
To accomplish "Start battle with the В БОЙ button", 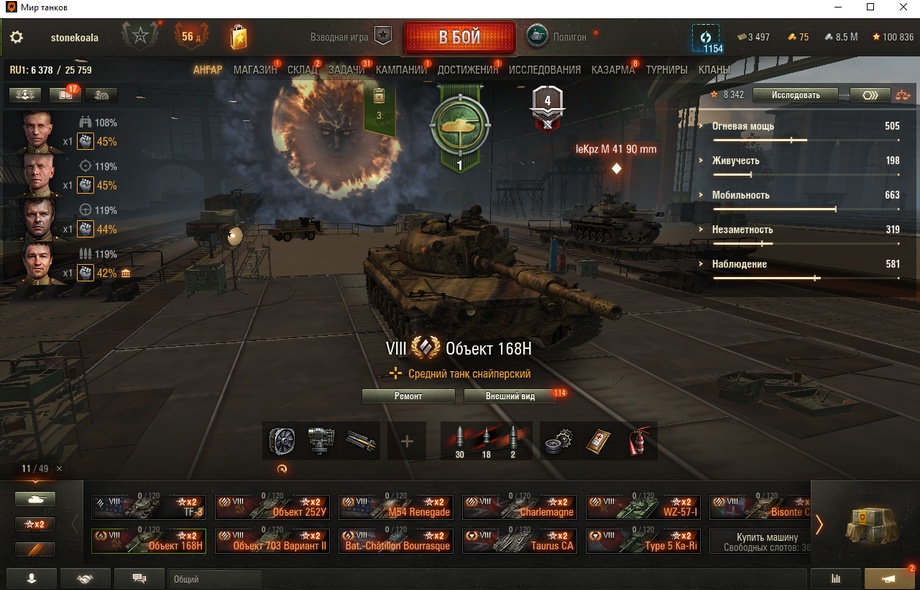I will point(459,38).
